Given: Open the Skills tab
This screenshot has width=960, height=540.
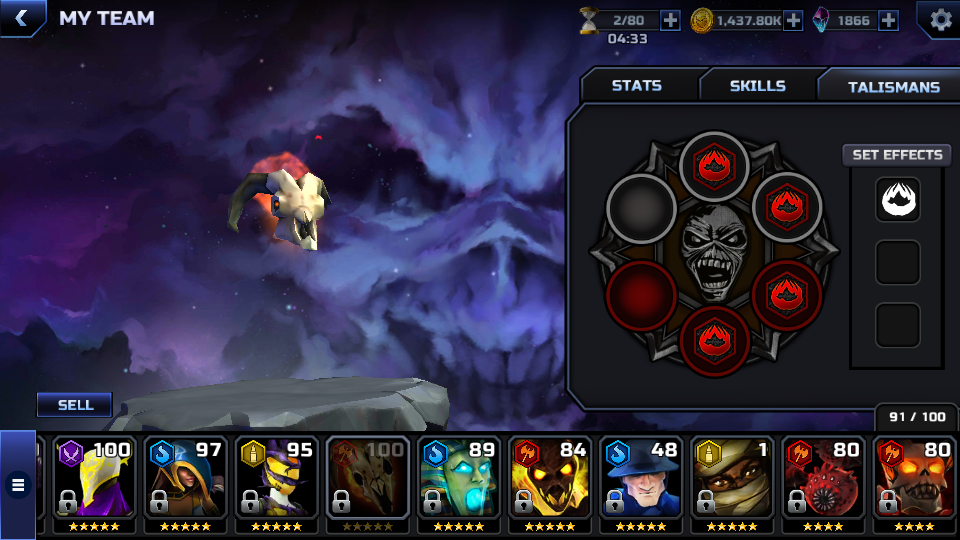Looking at the screenshot, I should pos(757,86).
